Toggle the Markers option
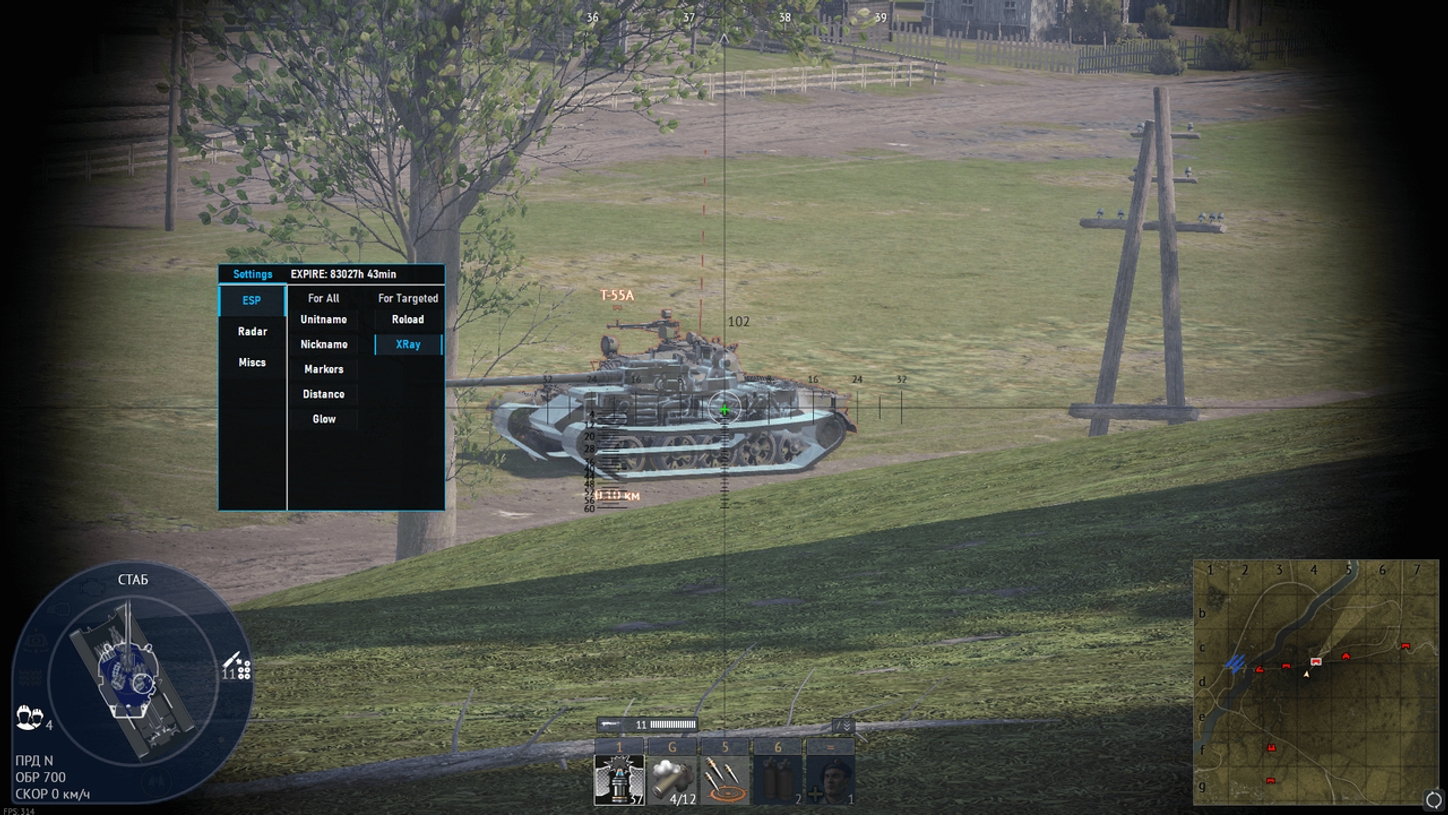This screenshot has width=1448, height=815. pos(324,369)
